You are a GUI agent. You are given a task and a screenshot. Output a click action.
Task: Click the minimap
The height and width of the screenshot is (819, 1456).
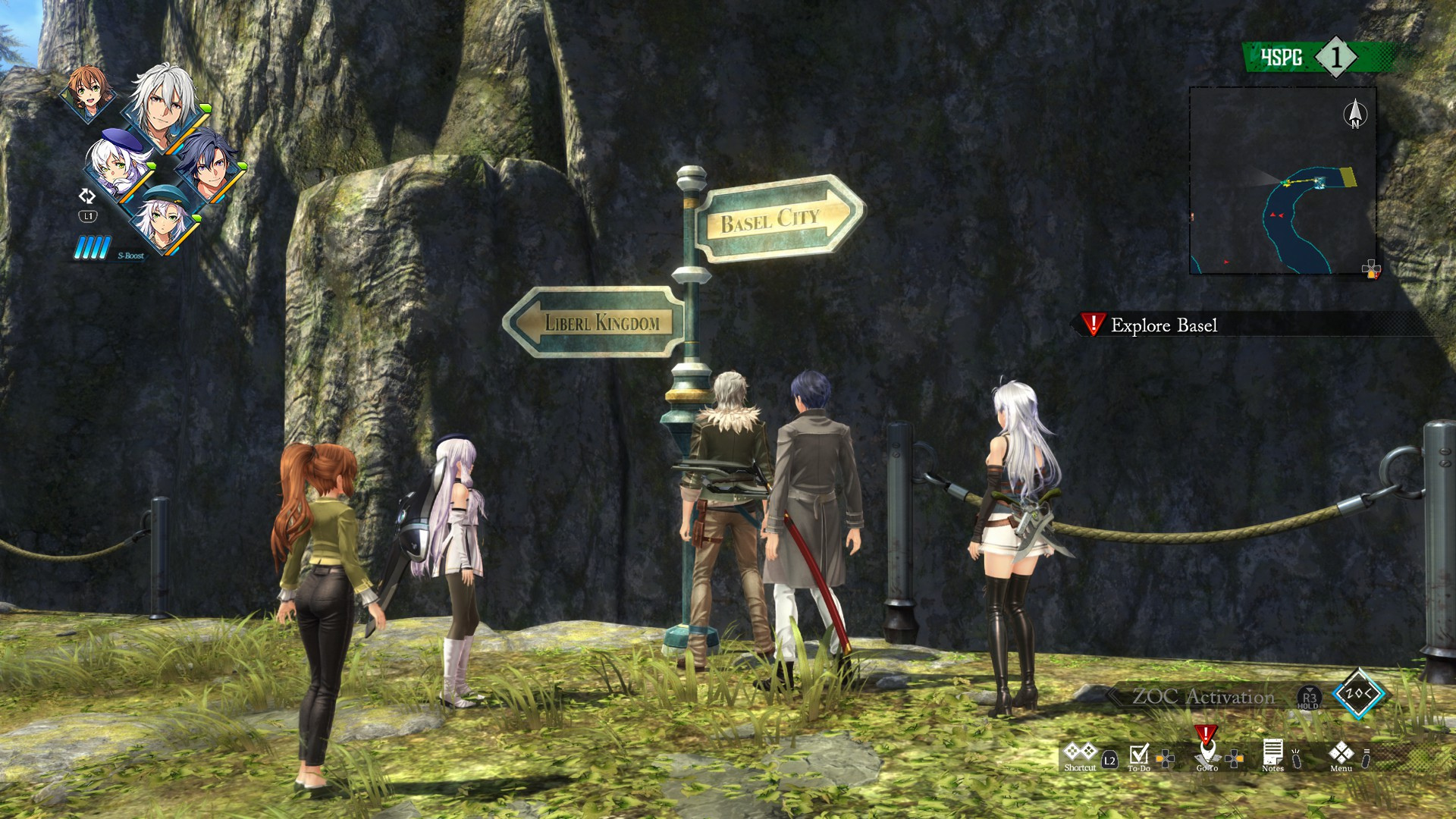(x=1283, y=180)
